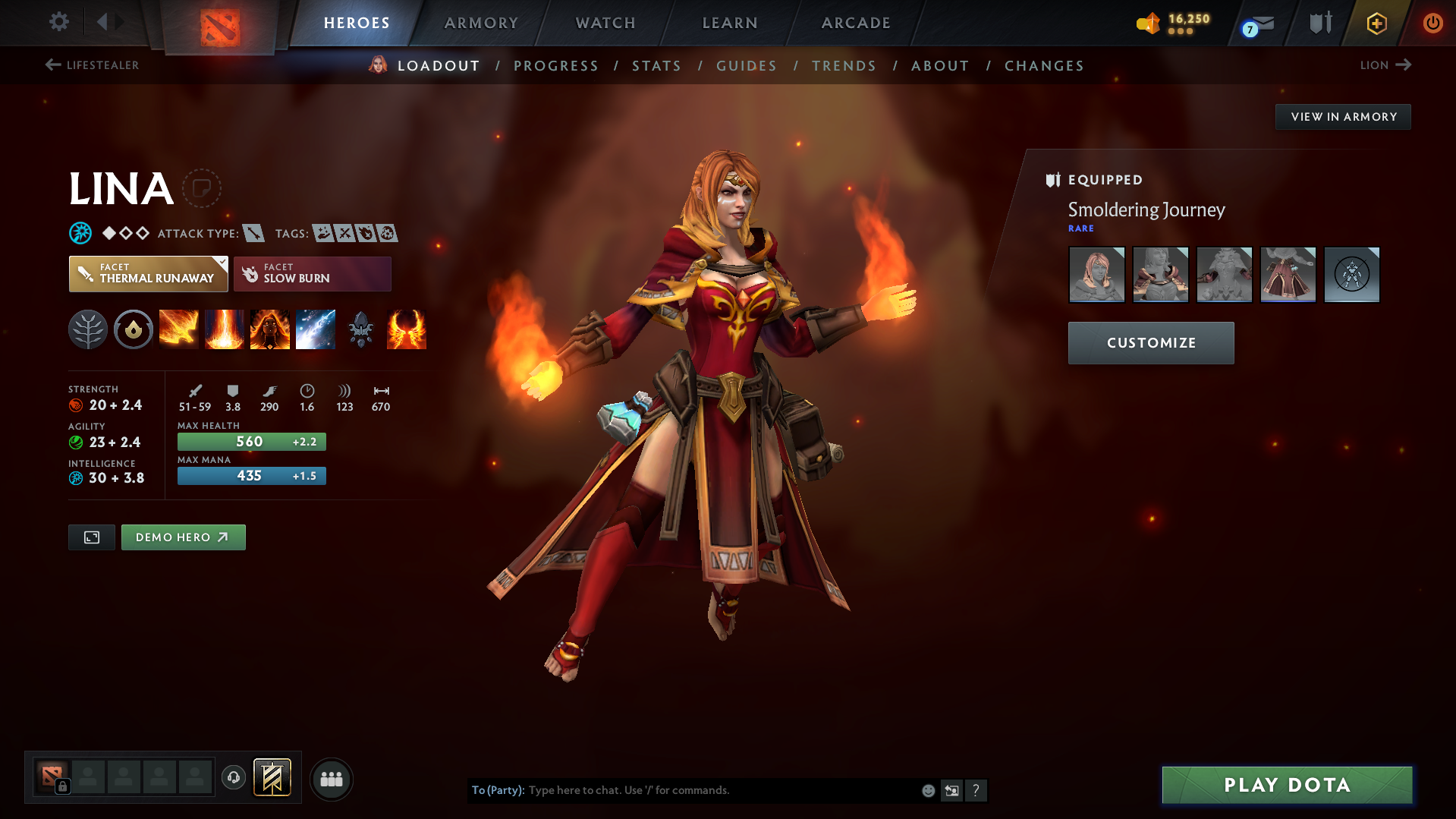This screenshot has height=819, width=1456.
Task: Go to previous hero Lifestealer
Action: (x=92, y=65)
